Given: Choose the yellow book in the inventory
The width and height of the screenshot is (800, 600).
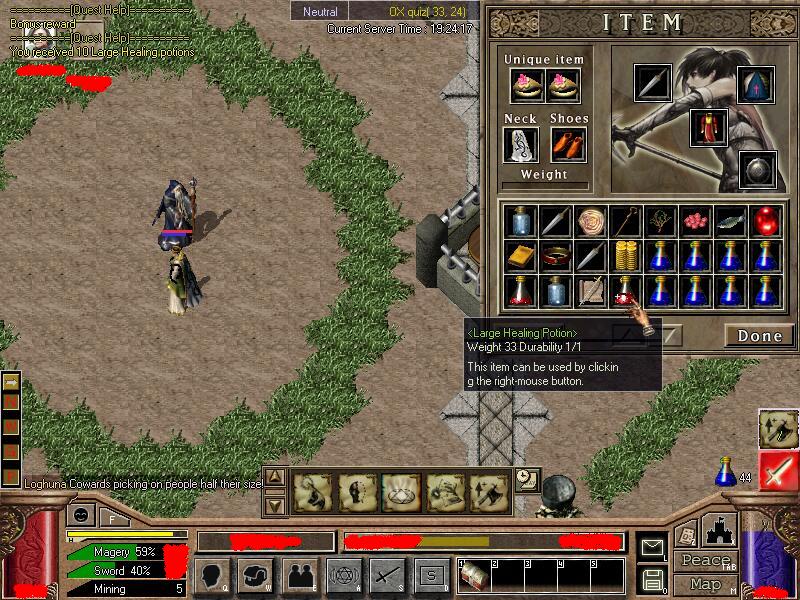Looking at the screenshot, I should 518,256.
